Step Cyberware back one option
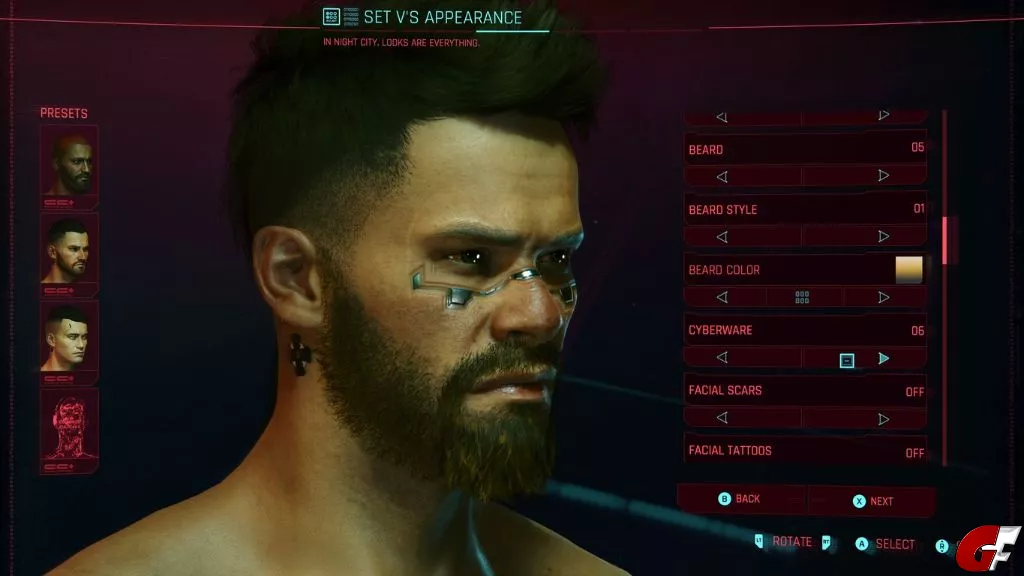The height and width of the screenshot is (576, 1024). pyautogui.click(x=722, y=357)
